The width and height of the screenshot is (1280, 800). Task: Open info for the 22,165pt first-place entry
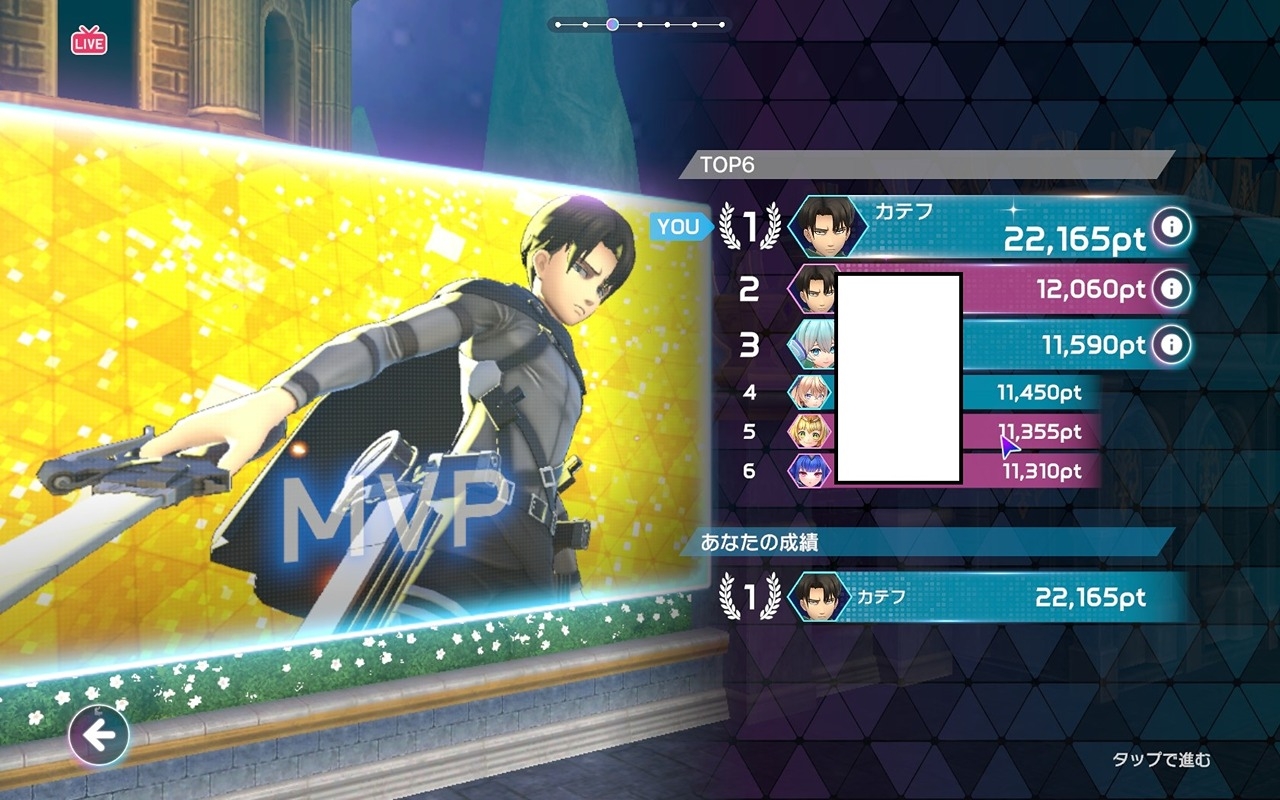pos(1172,228)
